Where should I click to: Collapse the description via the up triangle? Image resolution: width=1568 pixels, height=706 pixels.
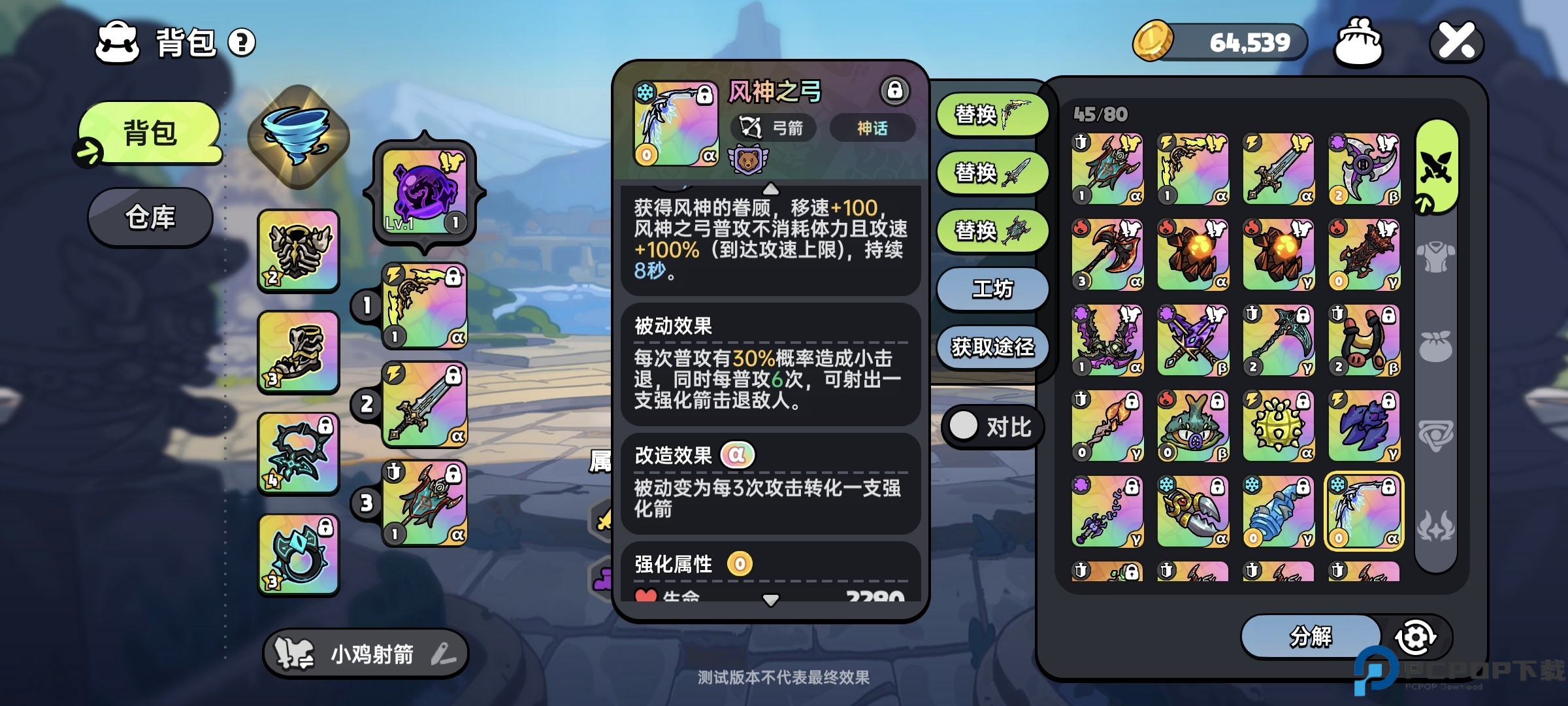pos(772,189)
